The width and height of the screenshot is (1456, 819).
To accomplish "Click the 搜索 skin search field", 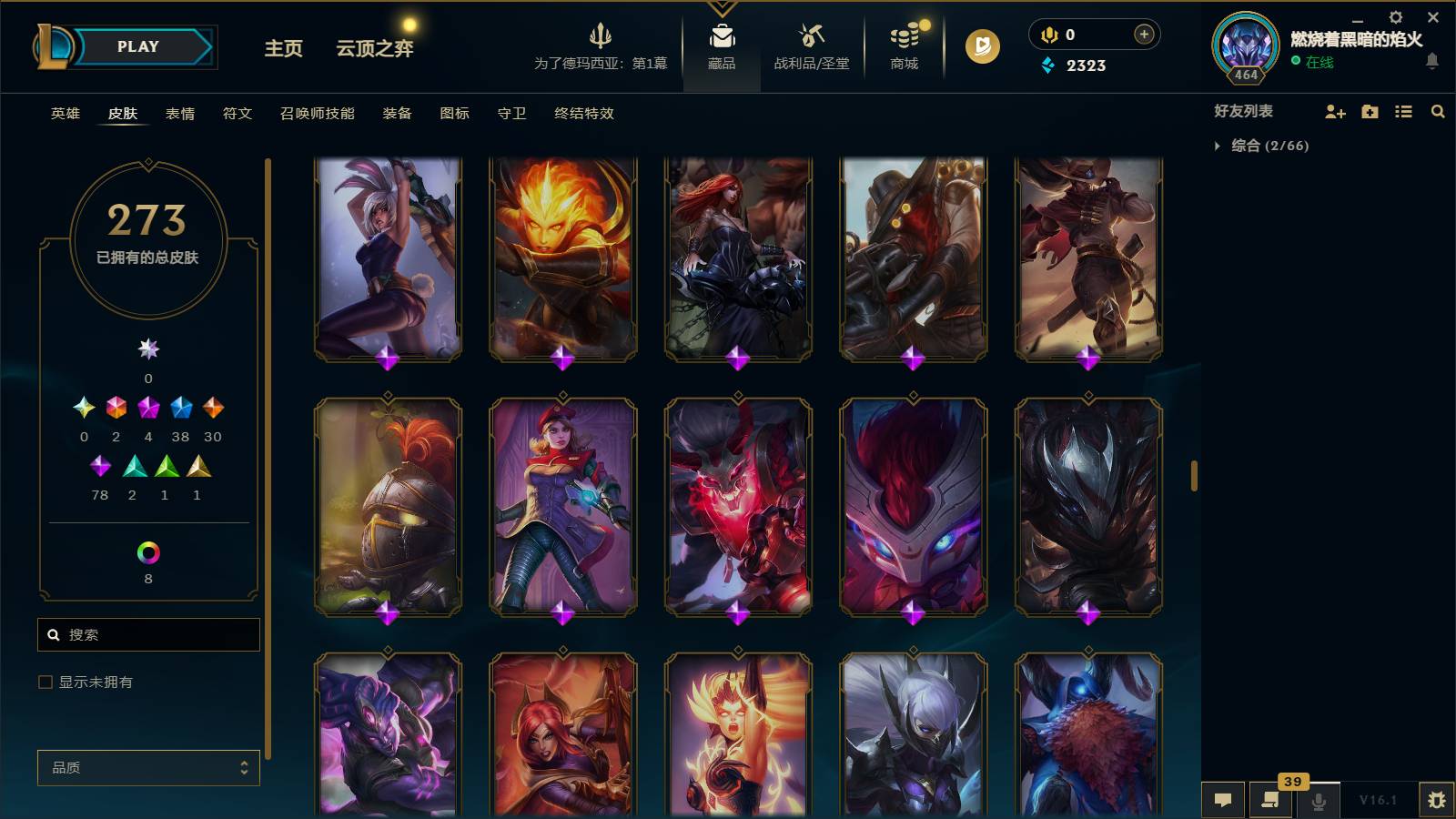I will click(147, 634).
